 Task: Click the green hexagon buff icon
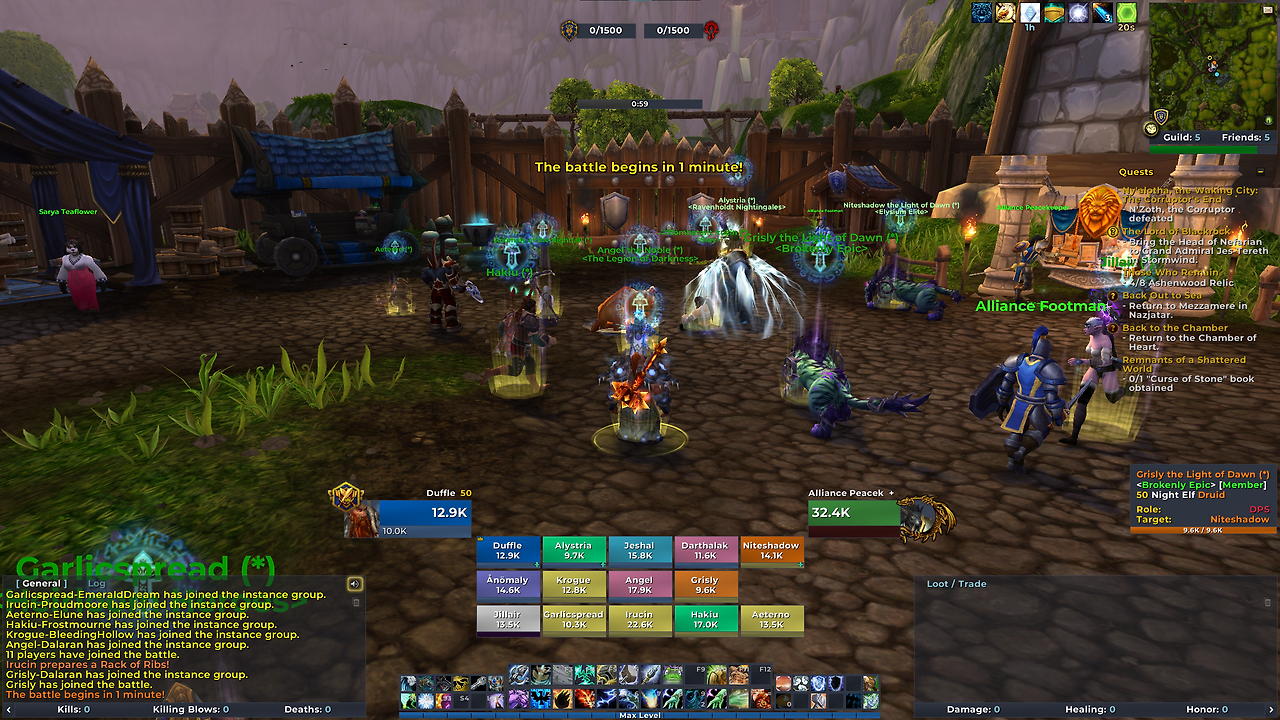click(1127, 13)
